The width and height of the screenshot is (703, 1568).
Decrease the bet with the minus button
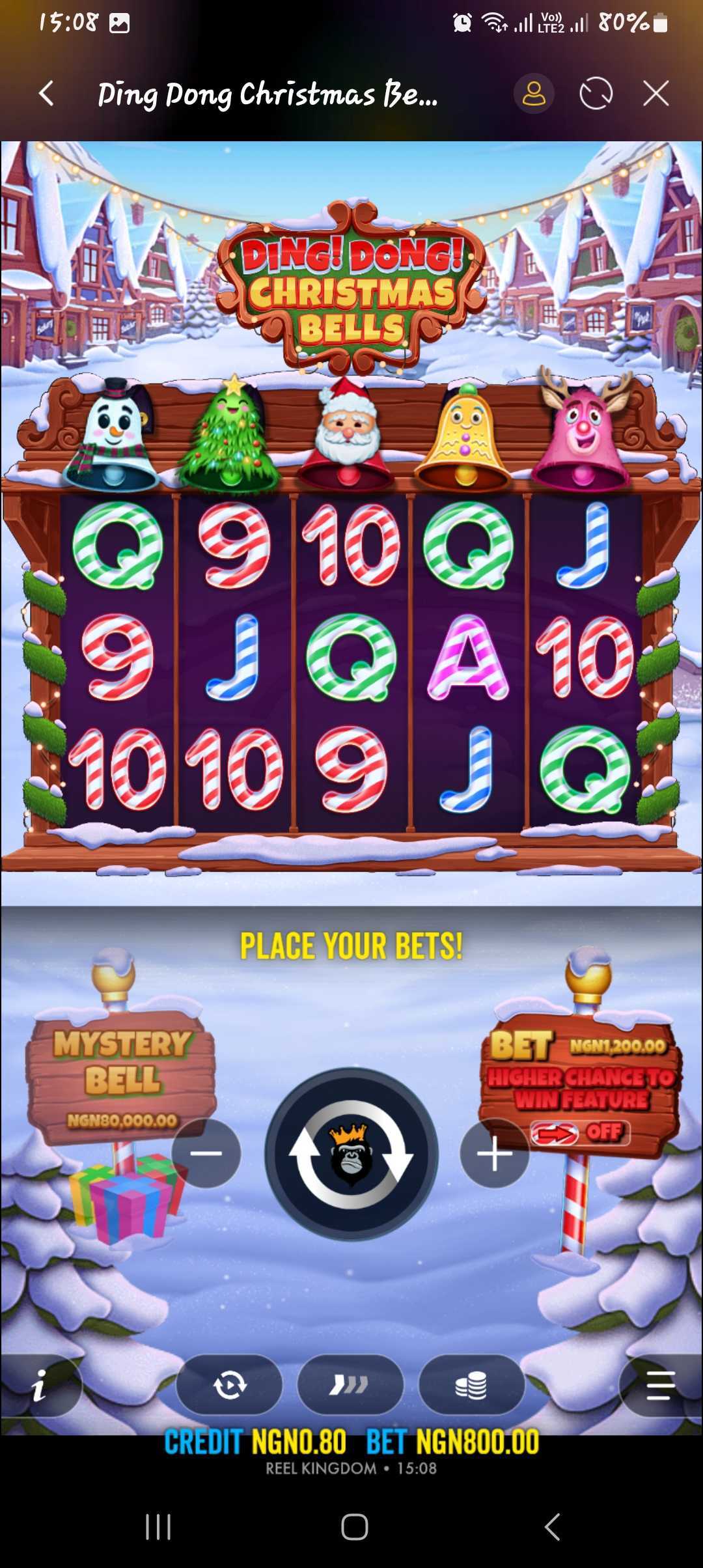pos(206,1153)
